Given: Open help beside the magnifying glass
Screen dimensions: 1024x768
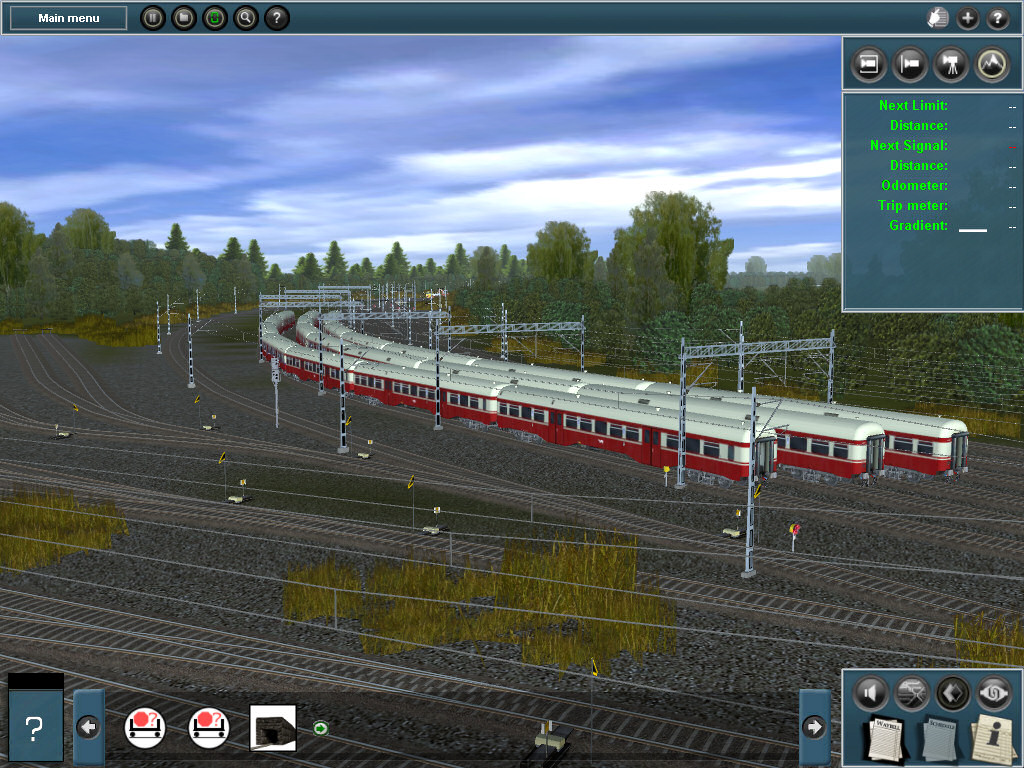Looking at the screenshot, I should pos(276,18).
